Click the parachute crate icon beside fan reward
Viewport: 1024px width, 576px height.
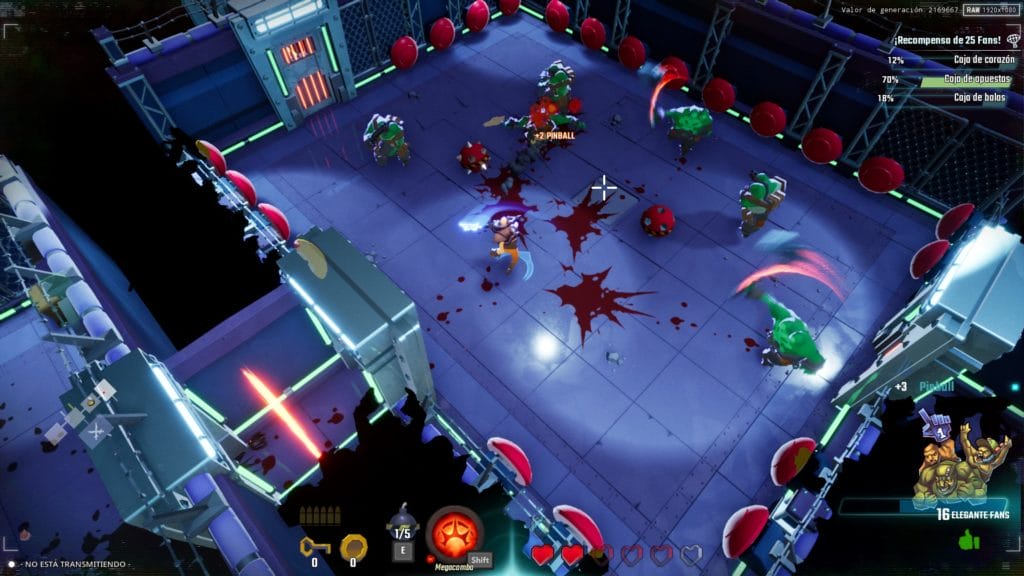pos(1012,41)
